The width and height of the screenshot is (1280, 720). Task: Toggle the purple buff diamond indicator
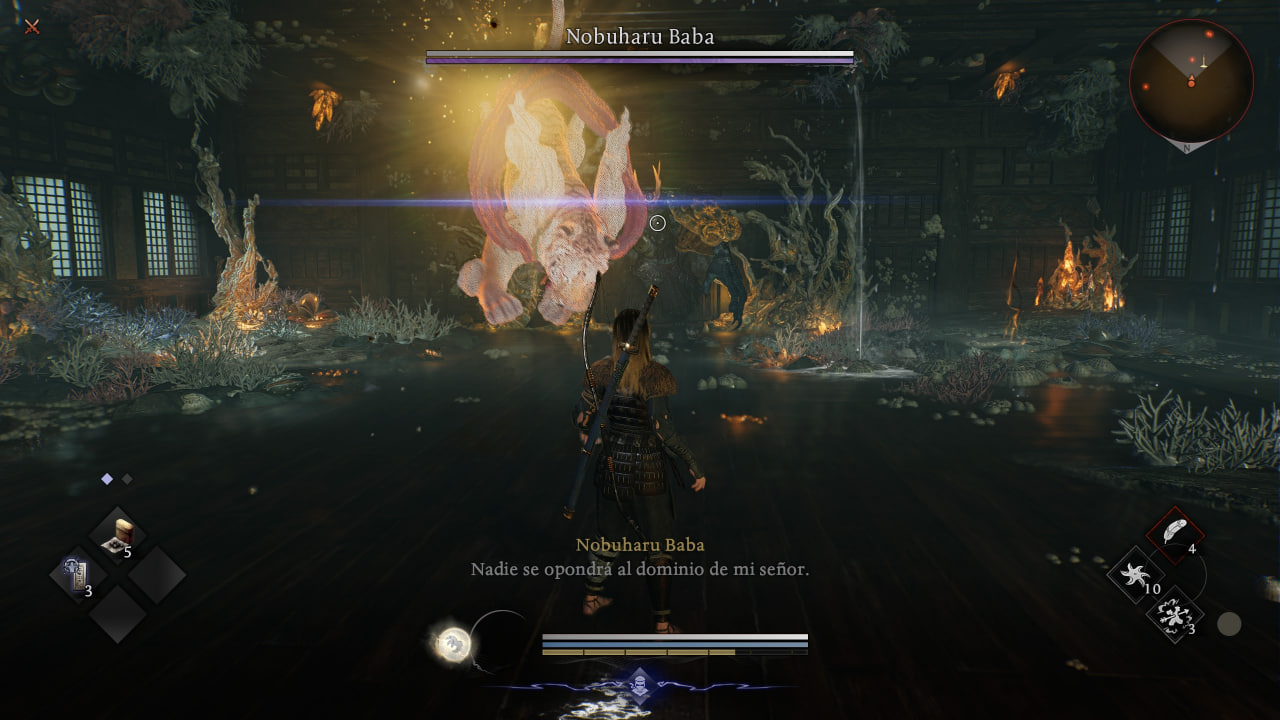(107, 478)
